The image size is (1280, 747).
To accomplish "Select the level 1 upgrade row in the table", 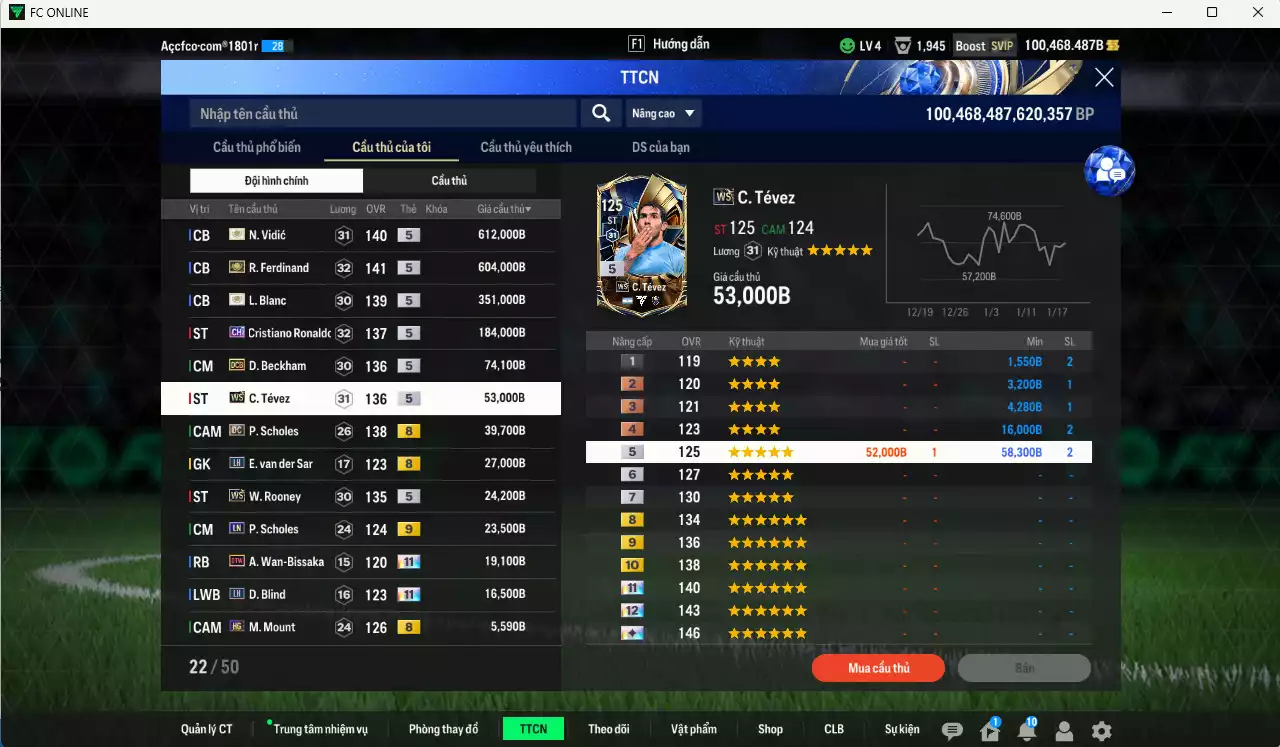I will 840,361.
